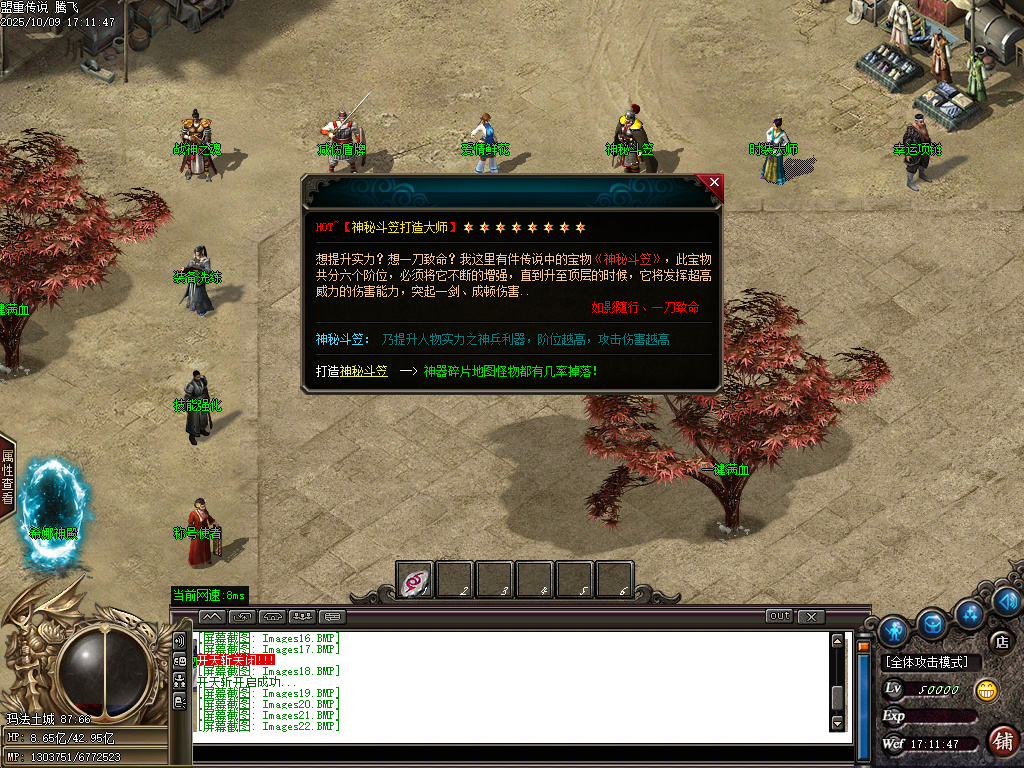Screen dimensions: 1024x768
Task: Toggle the blue sound speaker orb
Action: click(x=1006, y=601)
